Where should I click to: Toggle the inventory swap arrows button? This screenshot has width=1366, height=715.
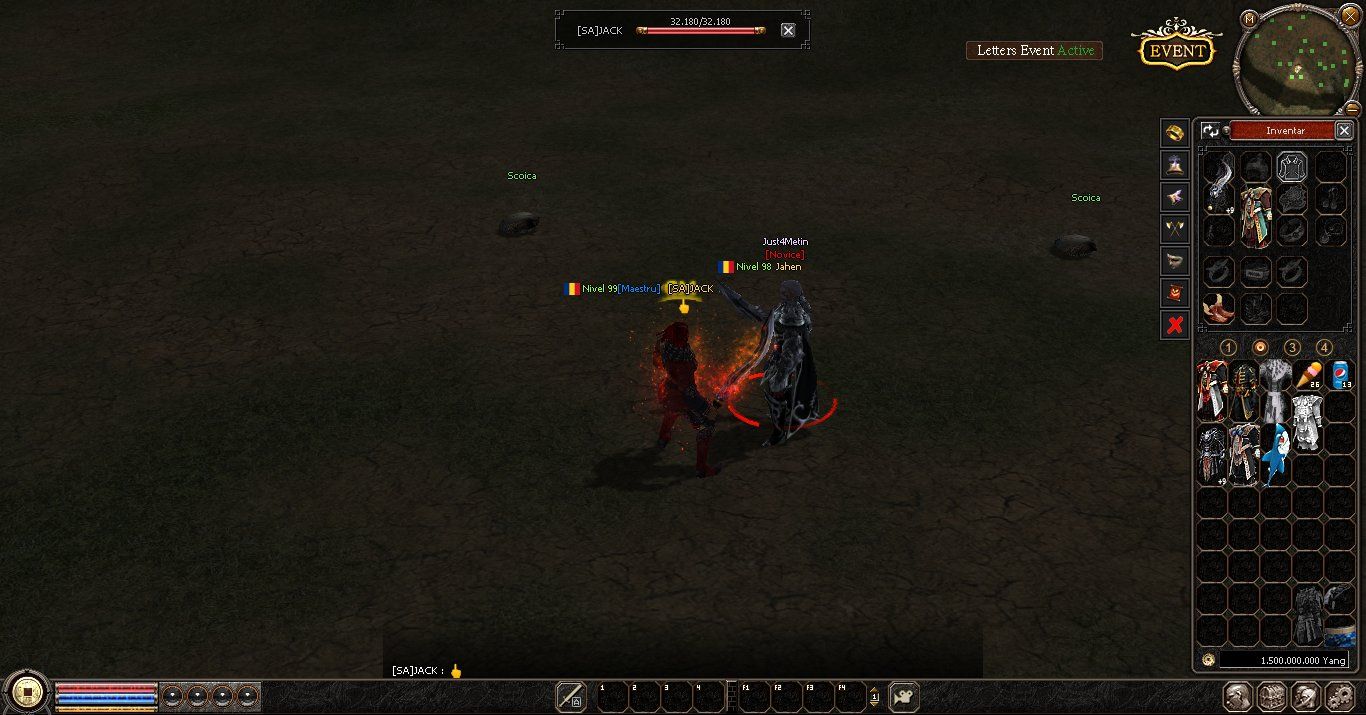pyautogui.click(x=1210, y=130)
